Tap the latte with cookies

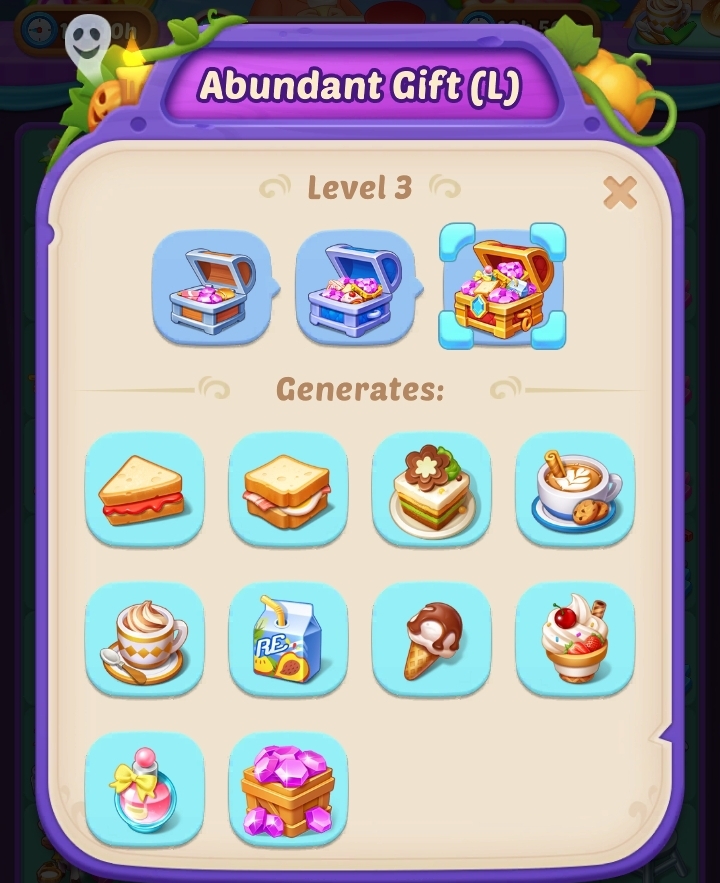[x=575, y=490]
